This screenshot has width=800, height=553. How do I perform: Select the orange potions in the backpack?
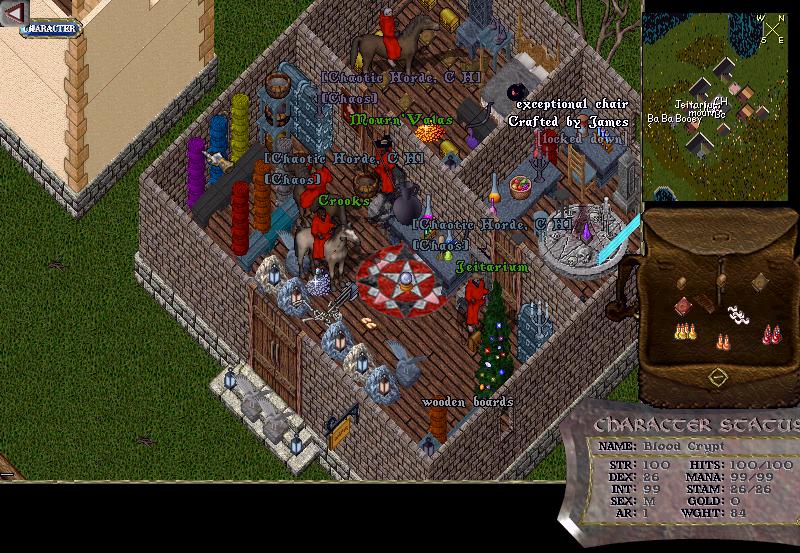[722, 342]
